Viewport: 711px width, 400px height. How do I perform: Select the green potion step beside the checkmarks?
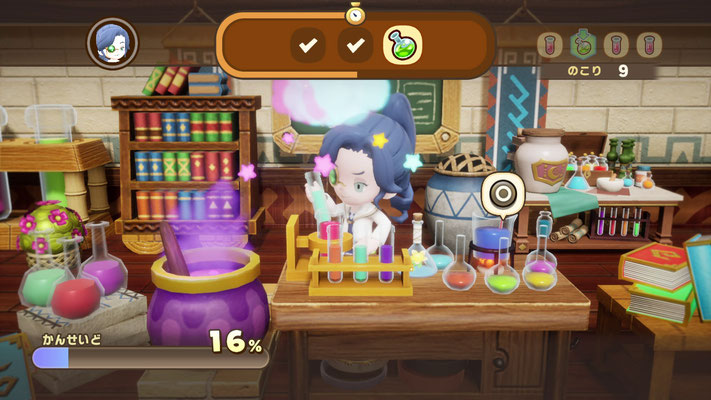pos(403,44)
